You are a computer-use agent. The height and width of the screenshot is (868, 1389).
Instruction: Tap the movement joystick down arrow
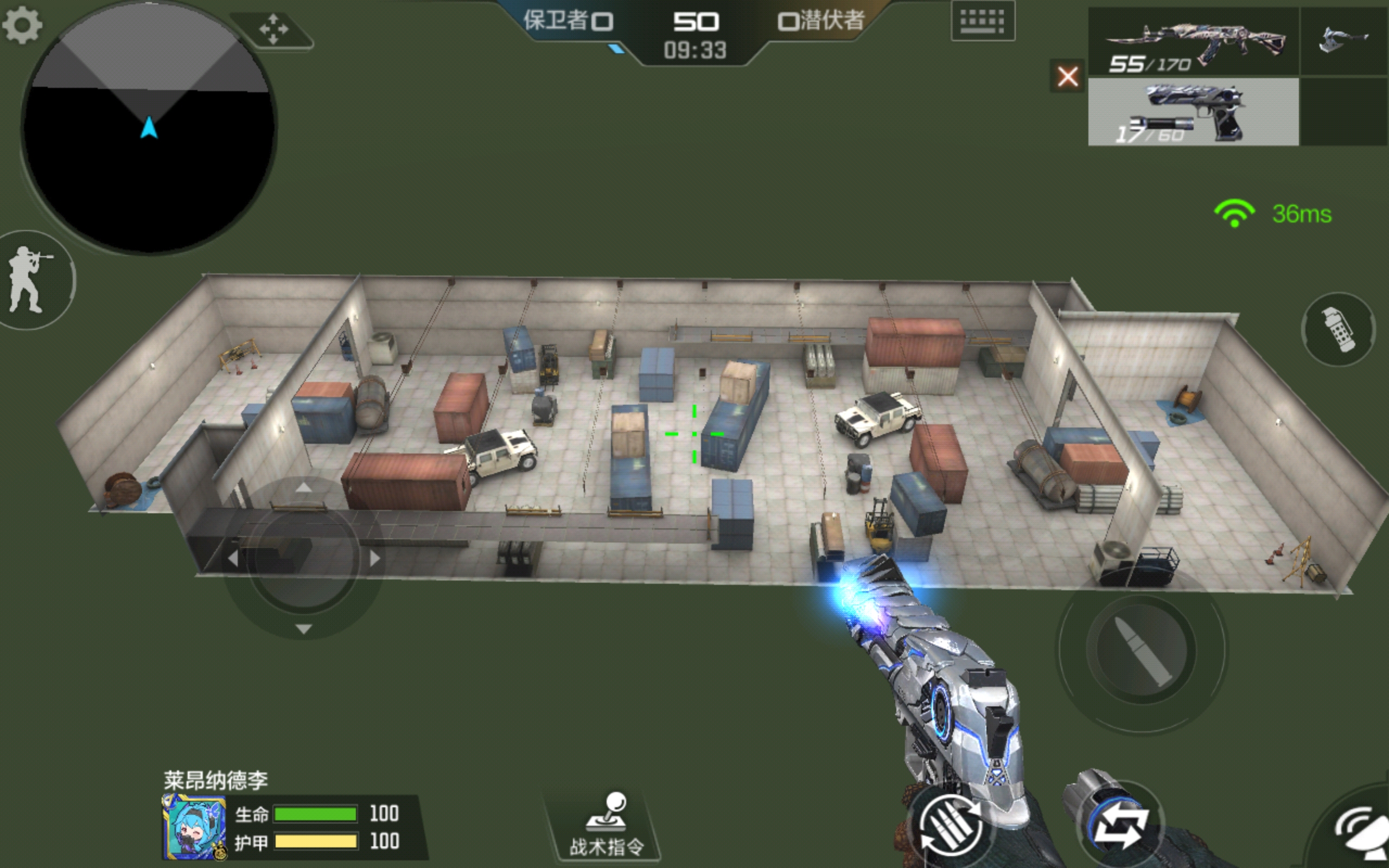pos(304,629)
